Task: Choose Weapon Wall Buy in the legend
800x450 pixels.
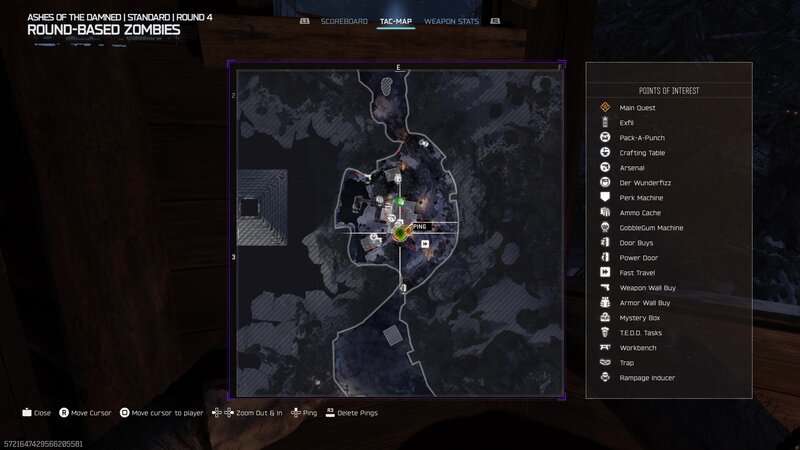Action: pos(648,287)
